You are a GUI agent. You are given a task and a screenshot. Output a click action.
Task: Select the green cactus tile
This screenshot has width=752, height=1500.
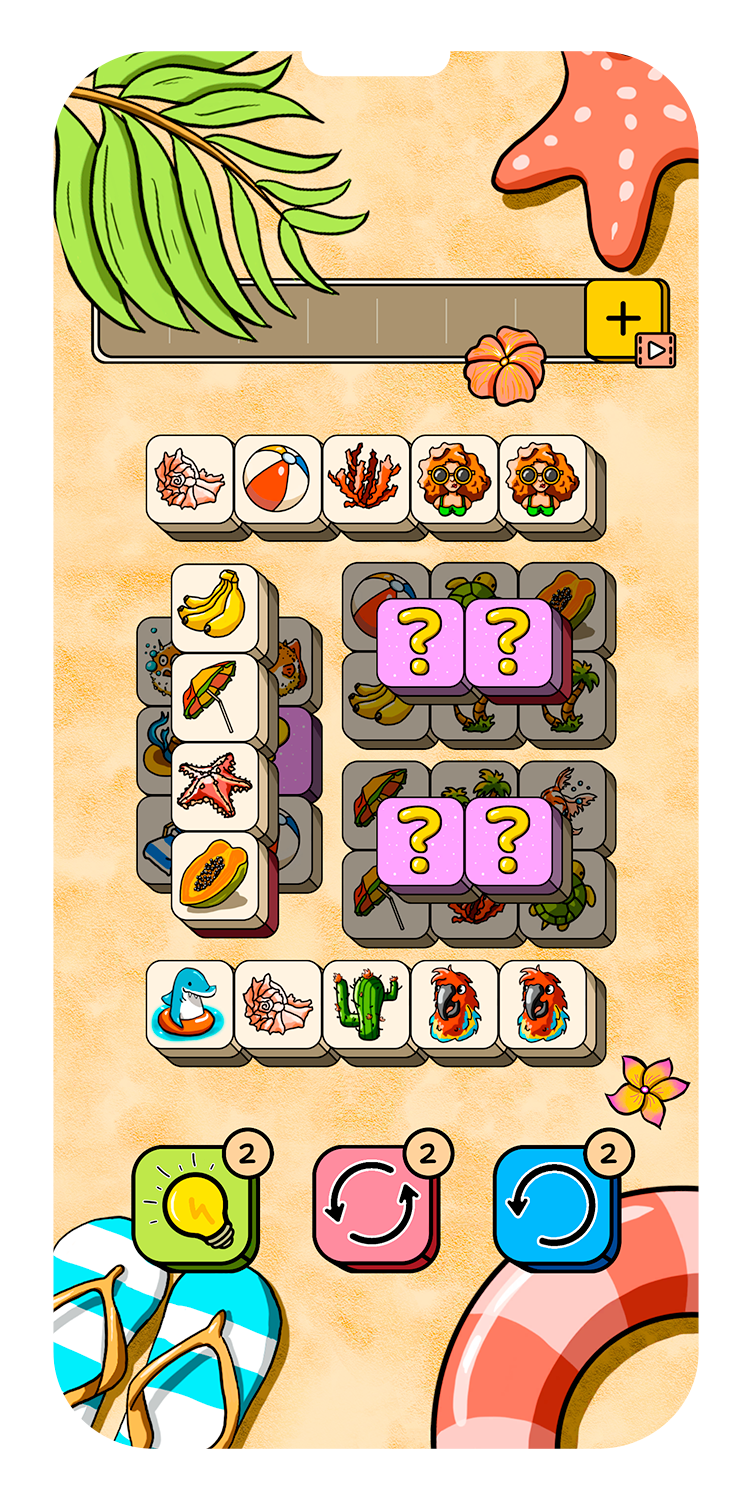pos(366,1003)
